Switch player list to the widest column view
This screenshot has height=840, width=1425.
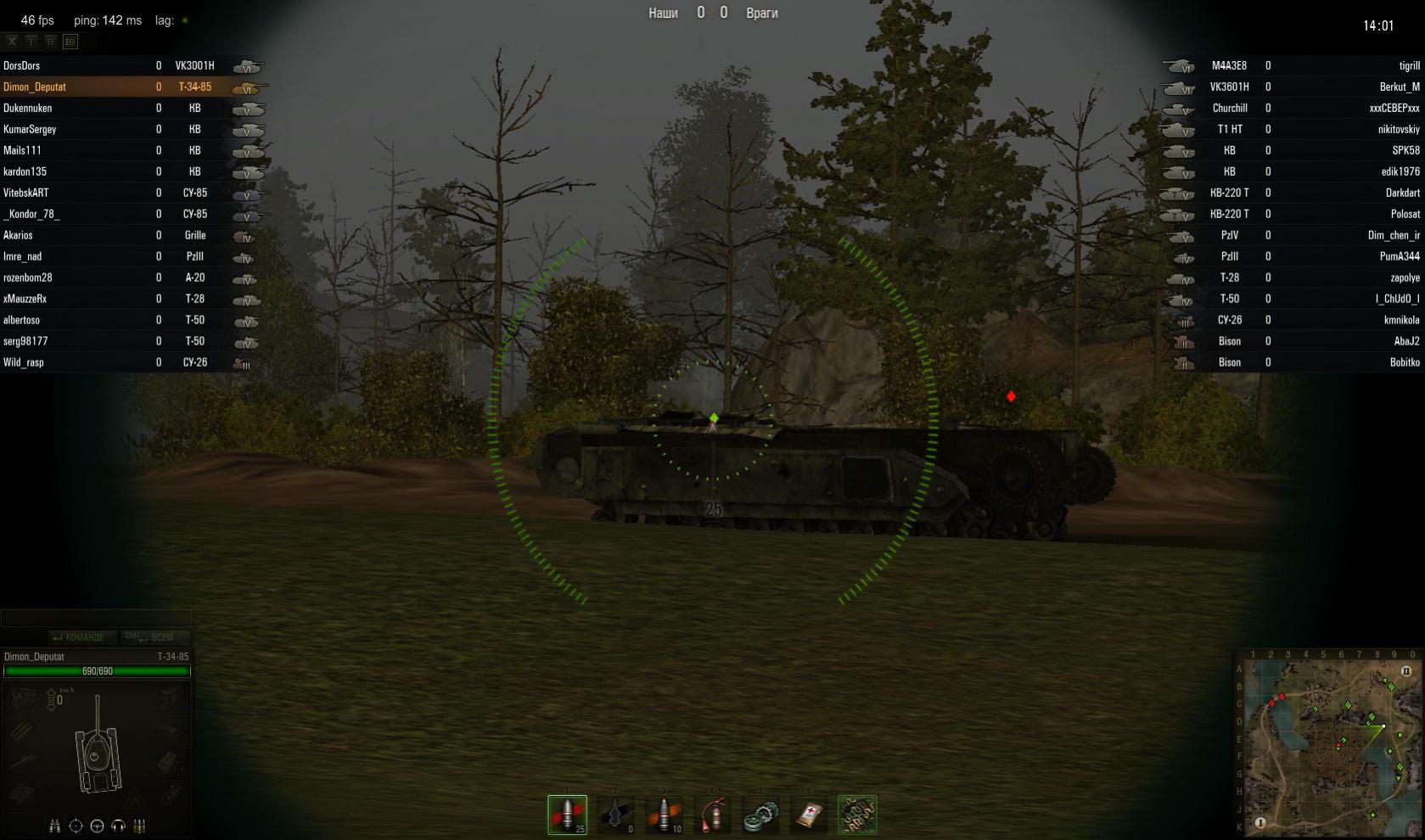[x=70, y=41]
